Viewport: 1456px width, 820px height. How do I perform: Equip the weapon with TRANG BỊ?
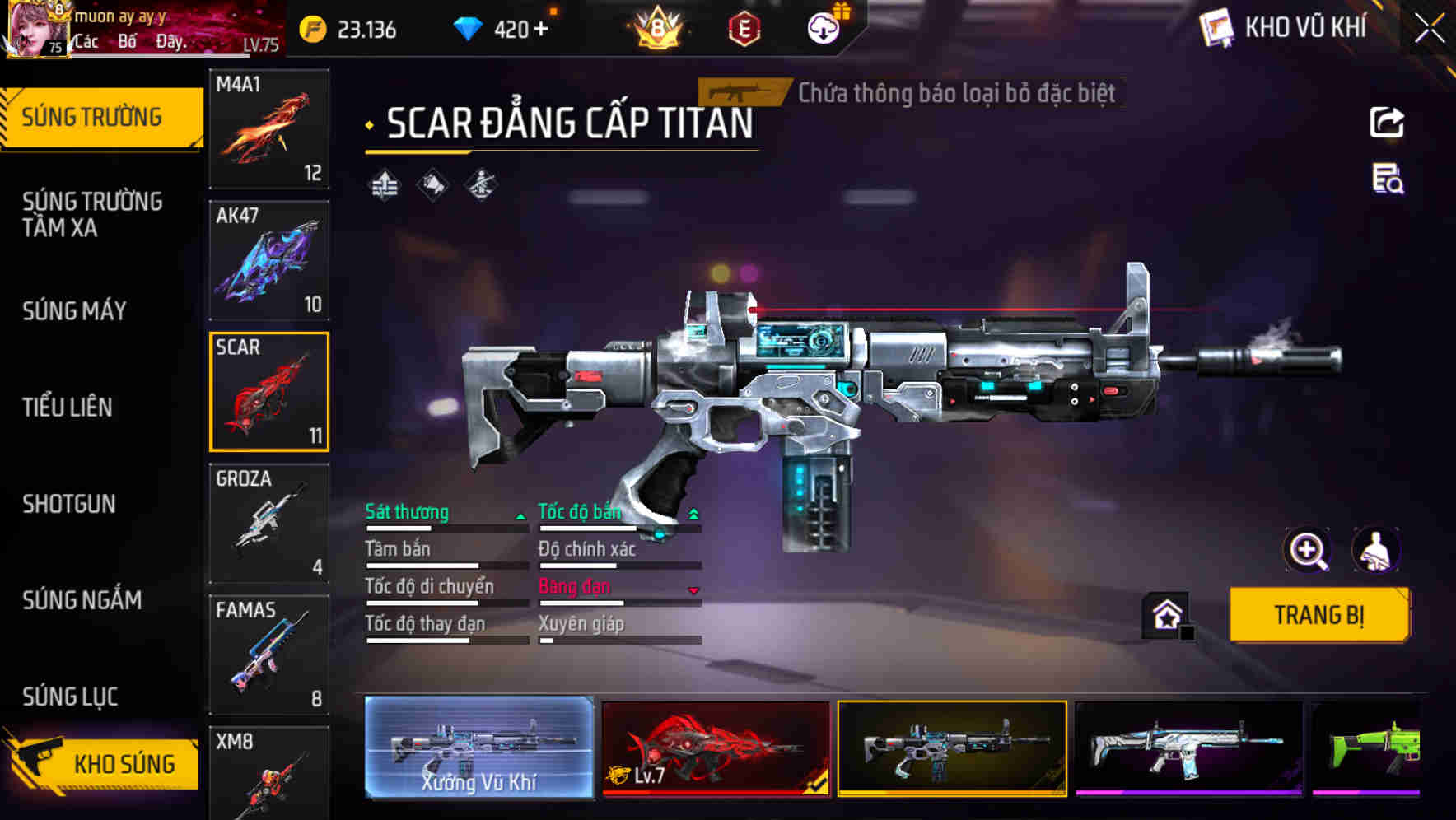click(x=1318, y=615)
